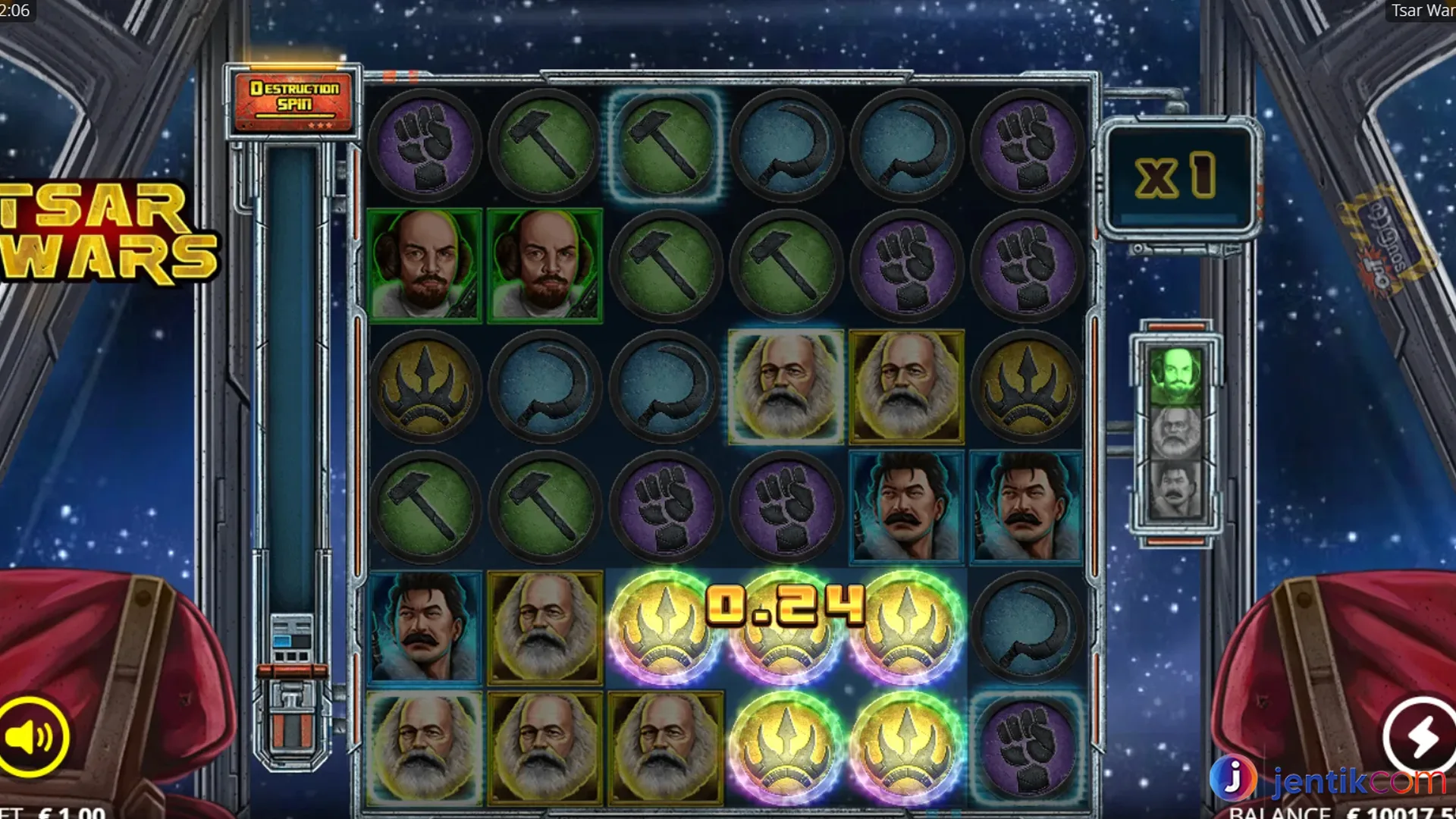Activate the lightning bolt turbo button

pyautogui.click(x=1420, y=735)
